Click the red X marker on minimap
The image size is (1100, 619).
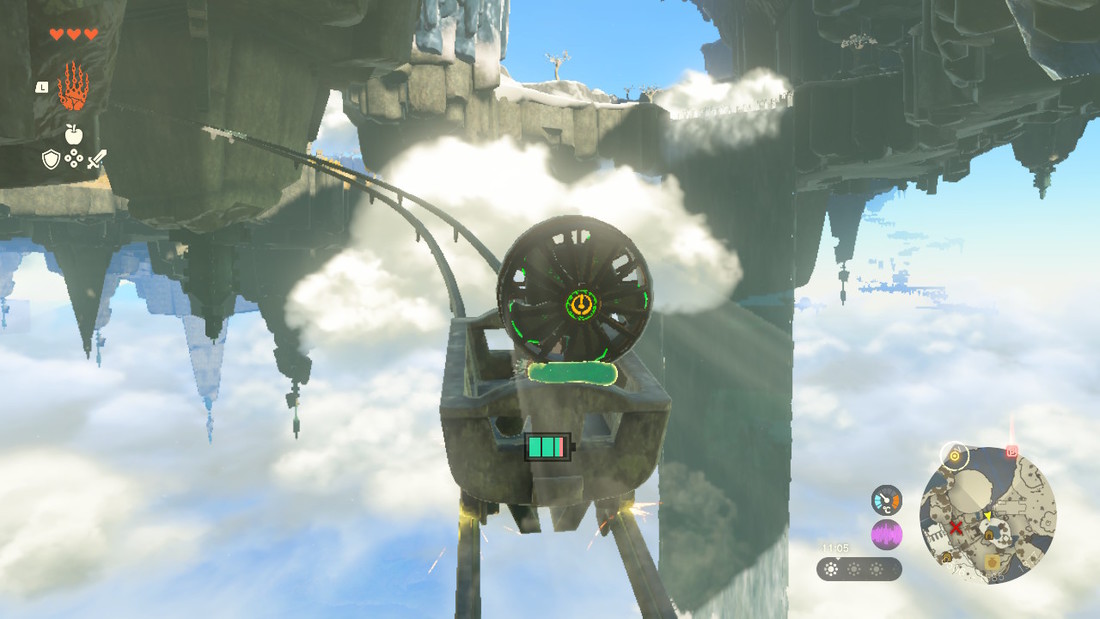[956, 527]
